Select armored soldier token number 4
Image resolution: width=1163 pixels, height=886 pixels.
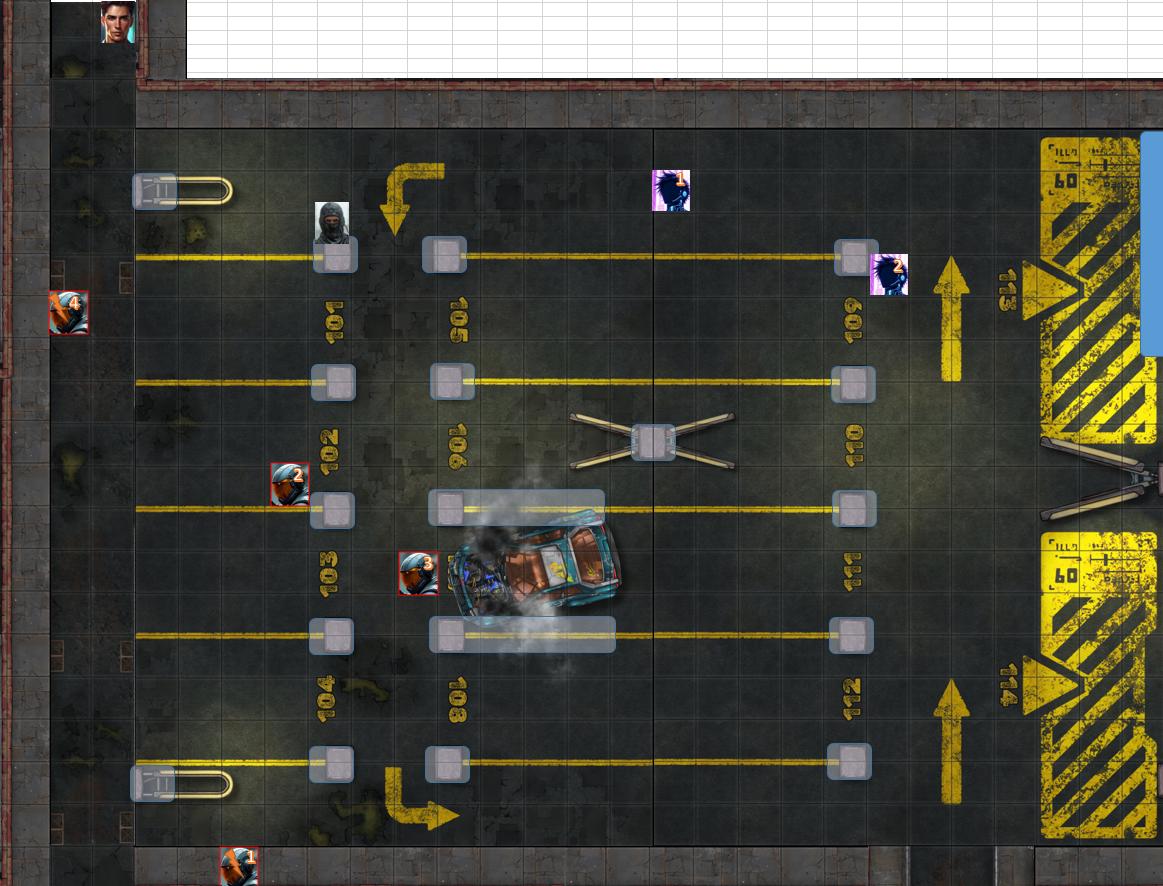tap(69, 313)
